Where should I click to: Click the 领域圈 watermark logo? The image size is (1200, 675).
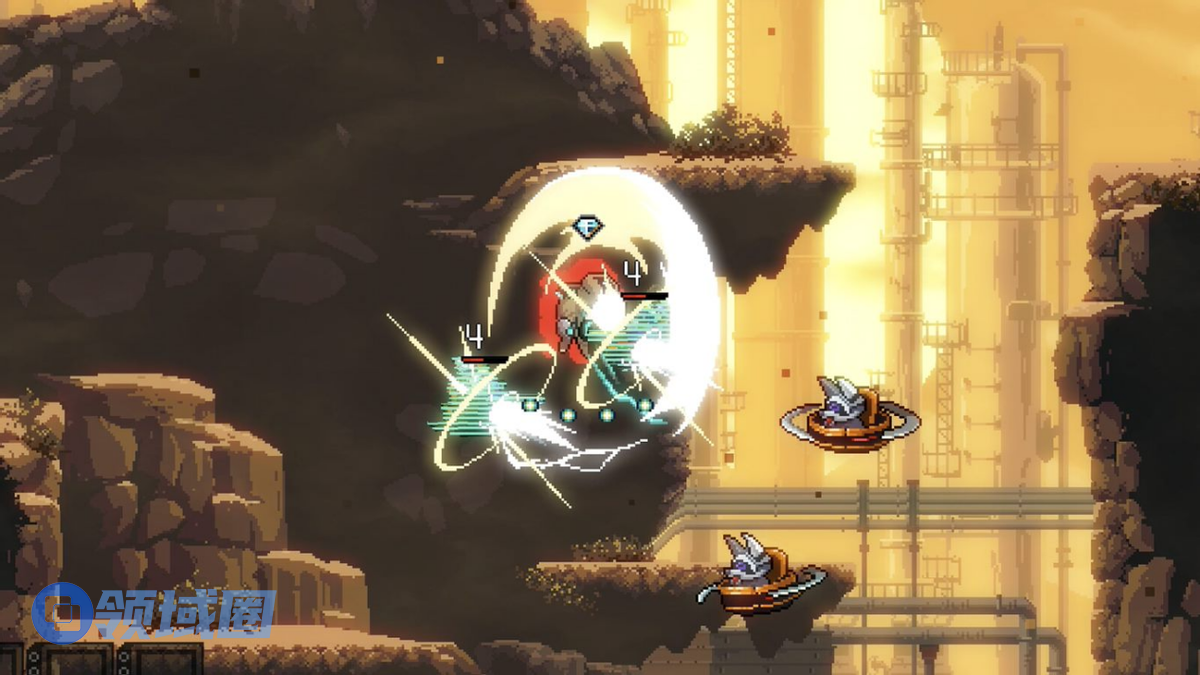[152, 612]
